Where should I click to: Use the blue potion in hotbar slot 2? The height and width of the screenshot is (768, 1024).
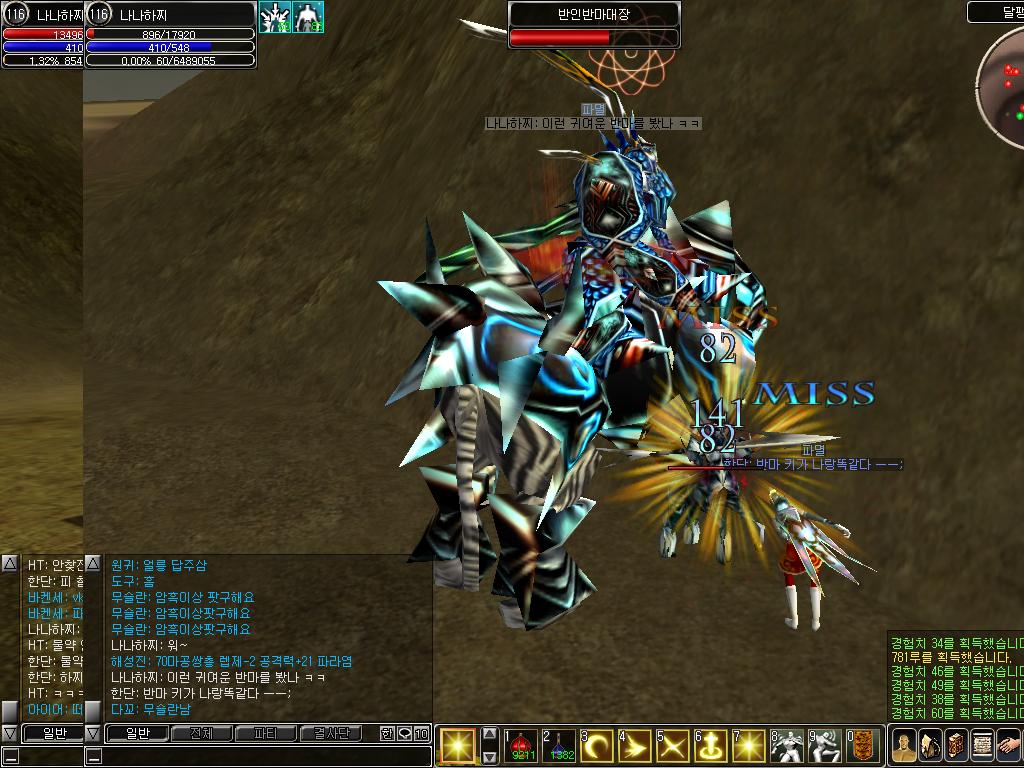point(558,745)
